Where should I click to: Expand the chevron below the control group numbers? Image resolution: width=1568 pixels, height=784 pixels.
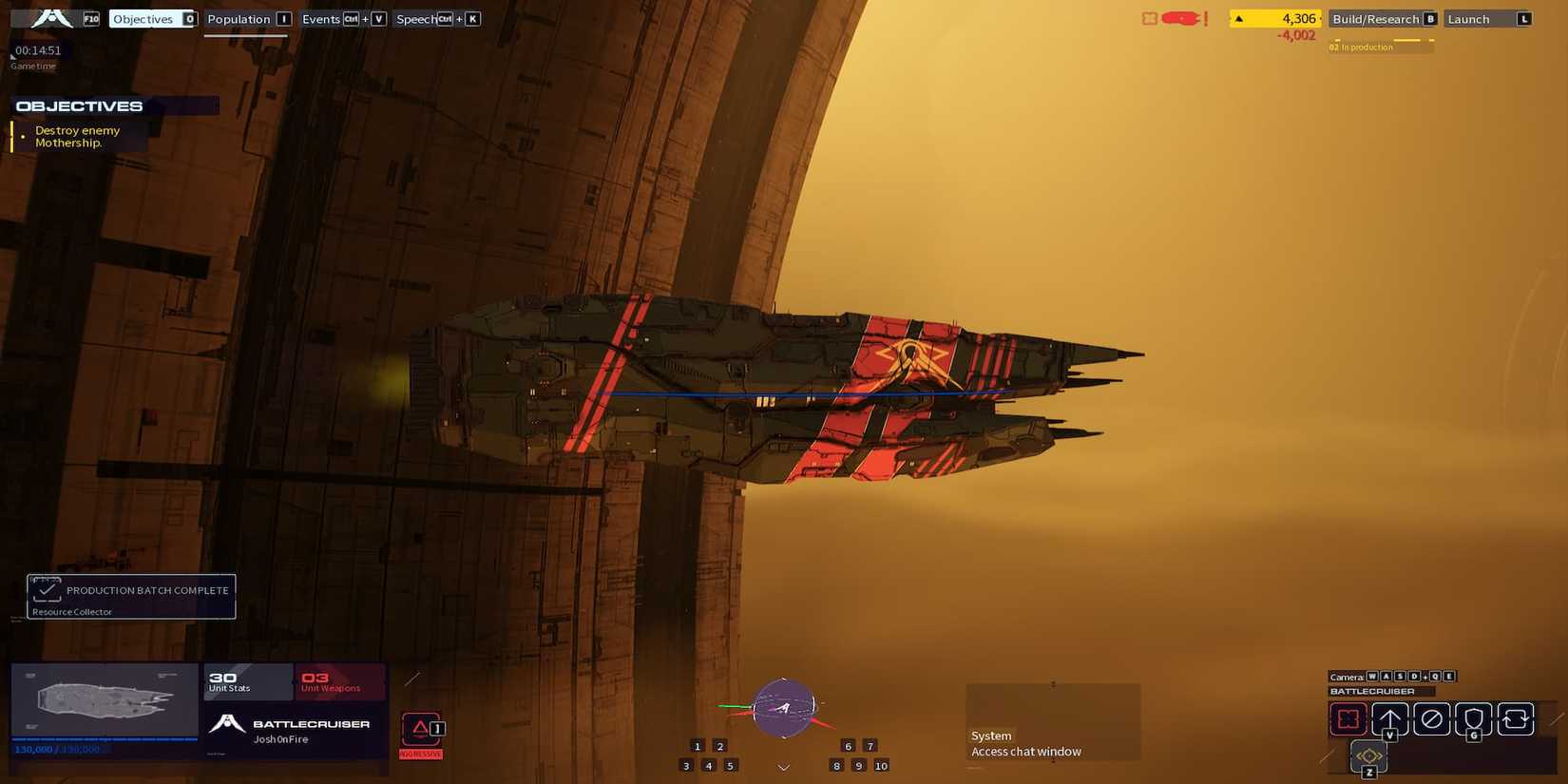(783, 767)
